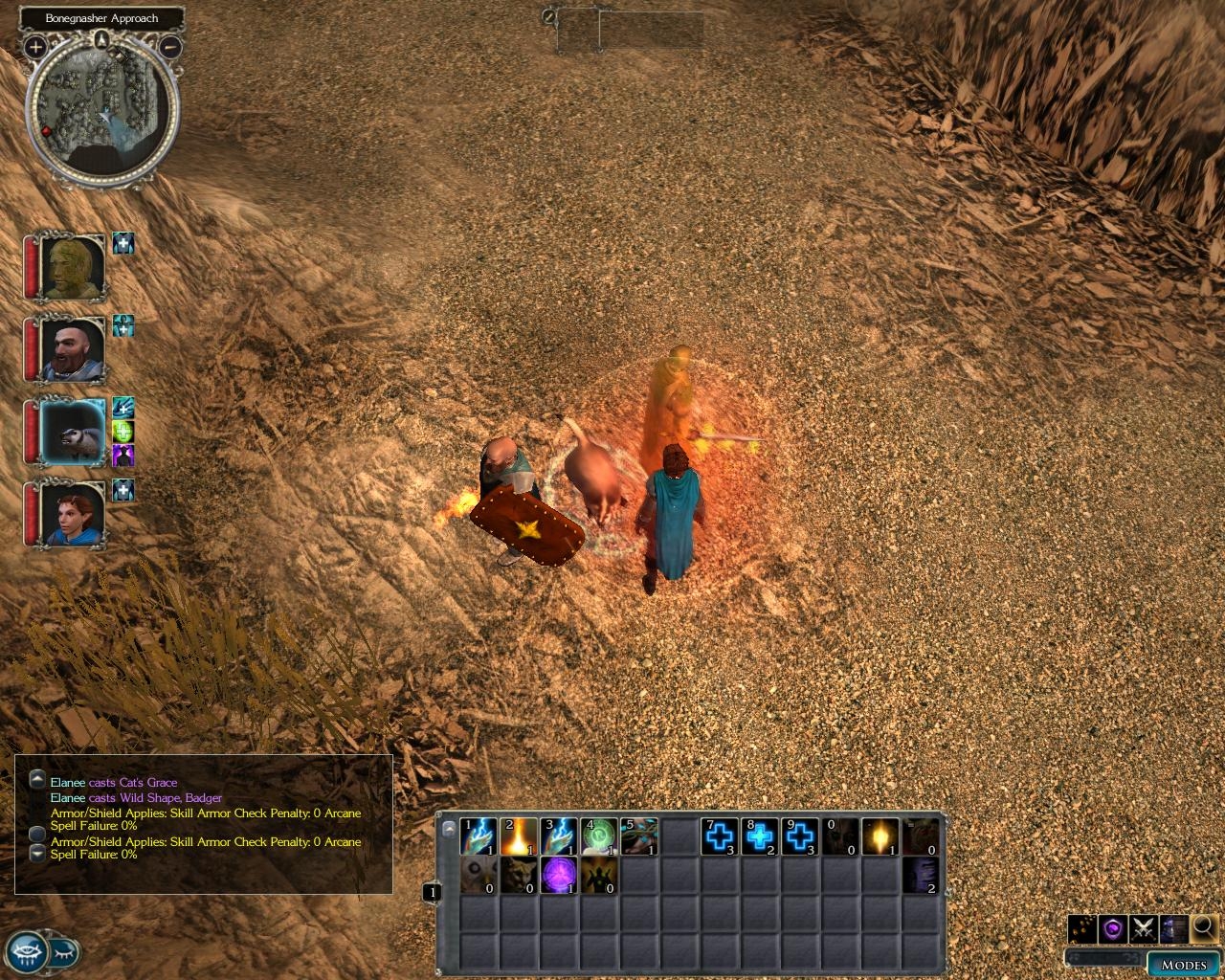Cast the green rune circle spell in slot 4
Viewport: 1225px width, 980px height.
click(x=599, y=836)
